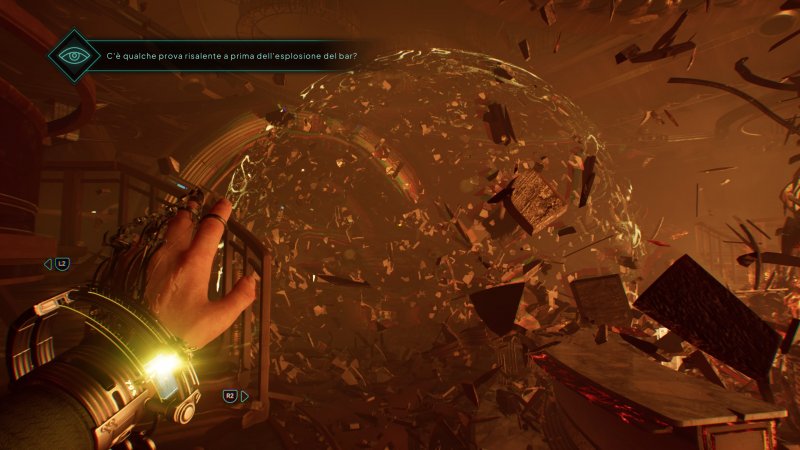Click the eye objective icon

coord(74,54)
